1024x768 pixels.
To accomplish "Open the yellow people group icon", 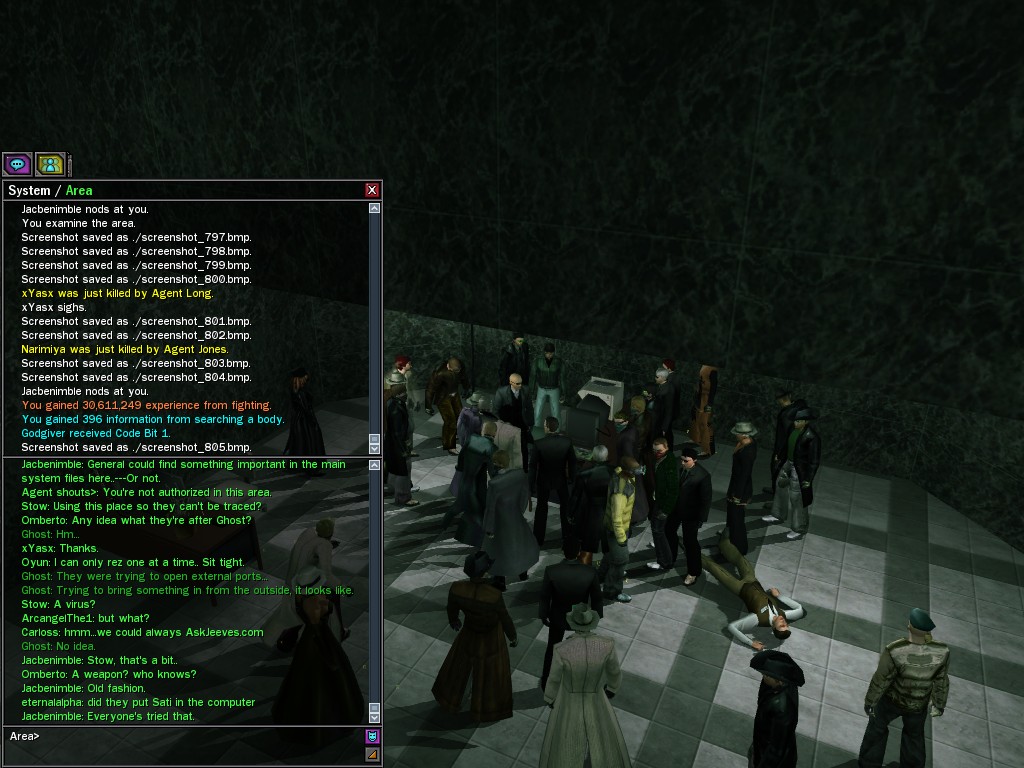I will point(50,164).
